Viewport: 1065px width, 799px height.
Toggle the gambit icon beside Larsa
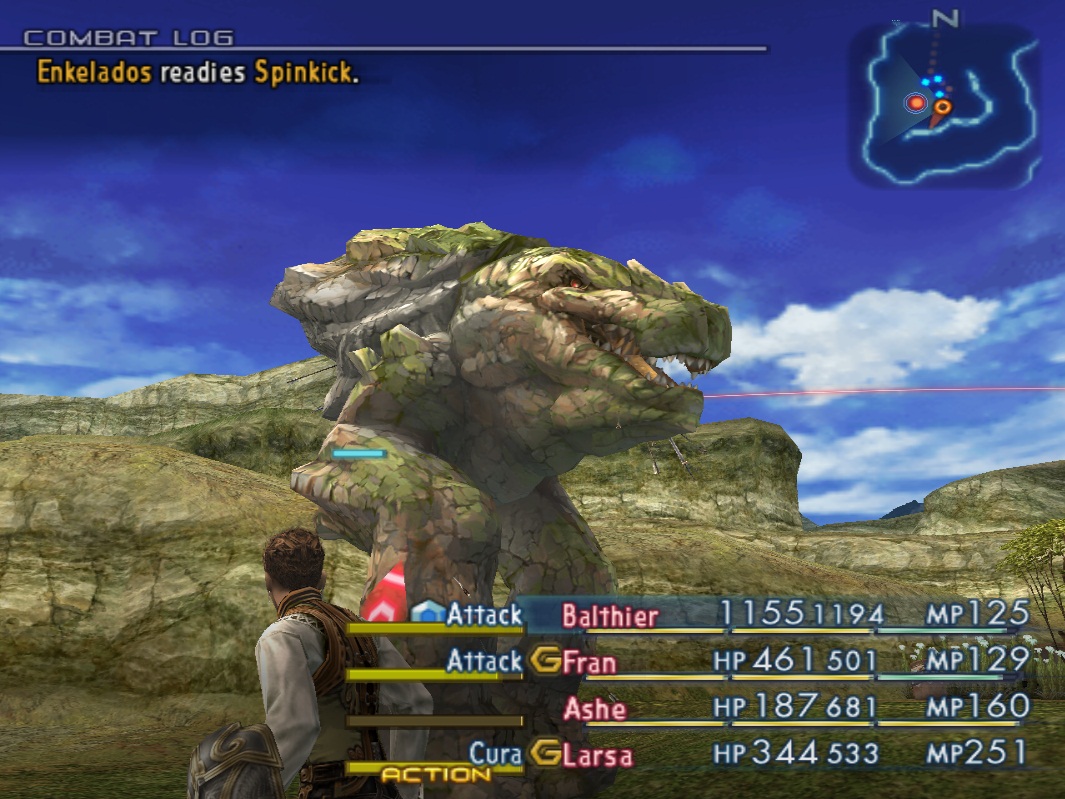pos(545,753)
